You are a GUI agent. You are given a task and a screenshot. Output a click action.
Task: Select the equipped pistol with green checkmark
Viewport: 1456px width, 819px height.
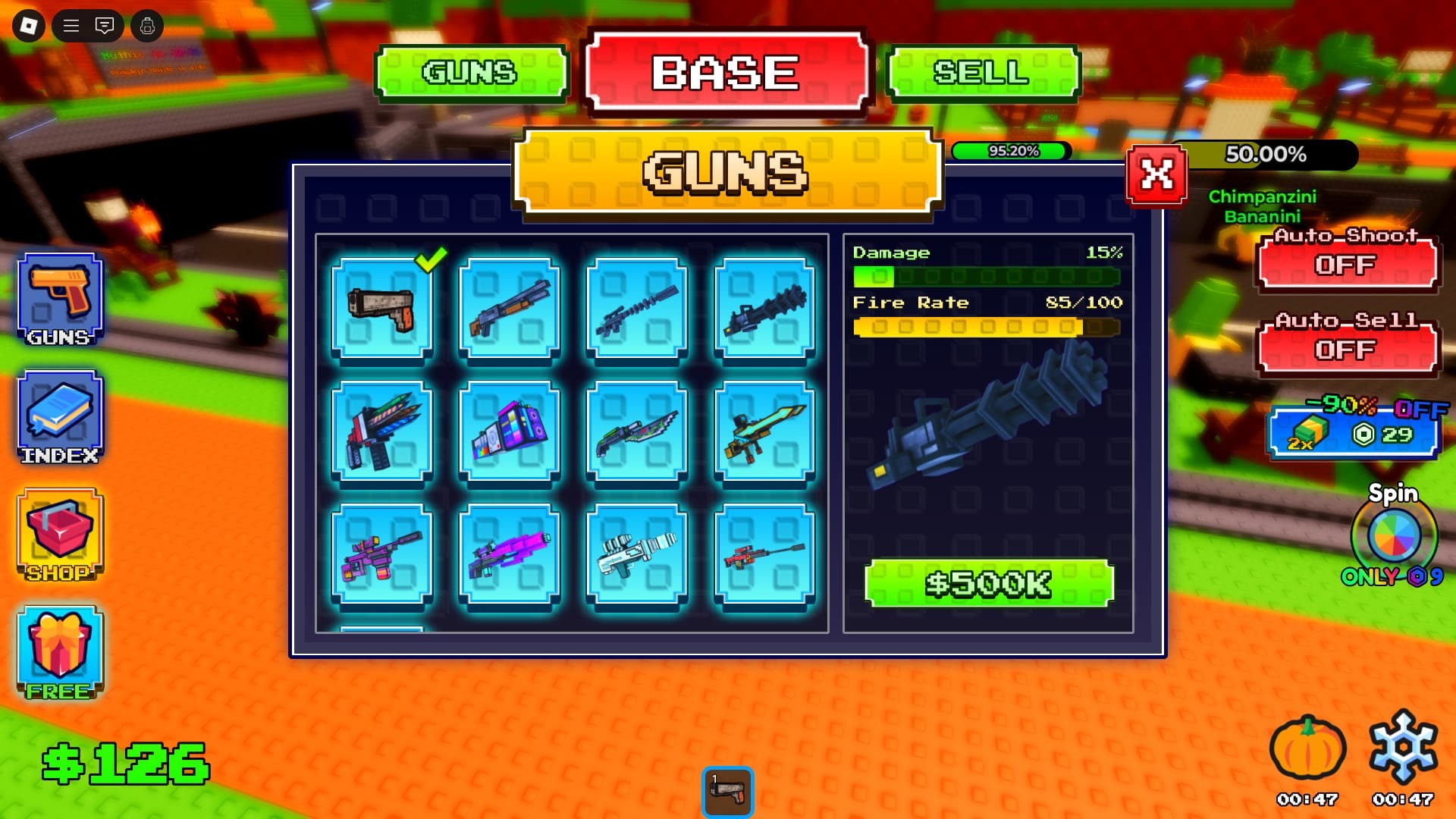[x=382, y=308]
